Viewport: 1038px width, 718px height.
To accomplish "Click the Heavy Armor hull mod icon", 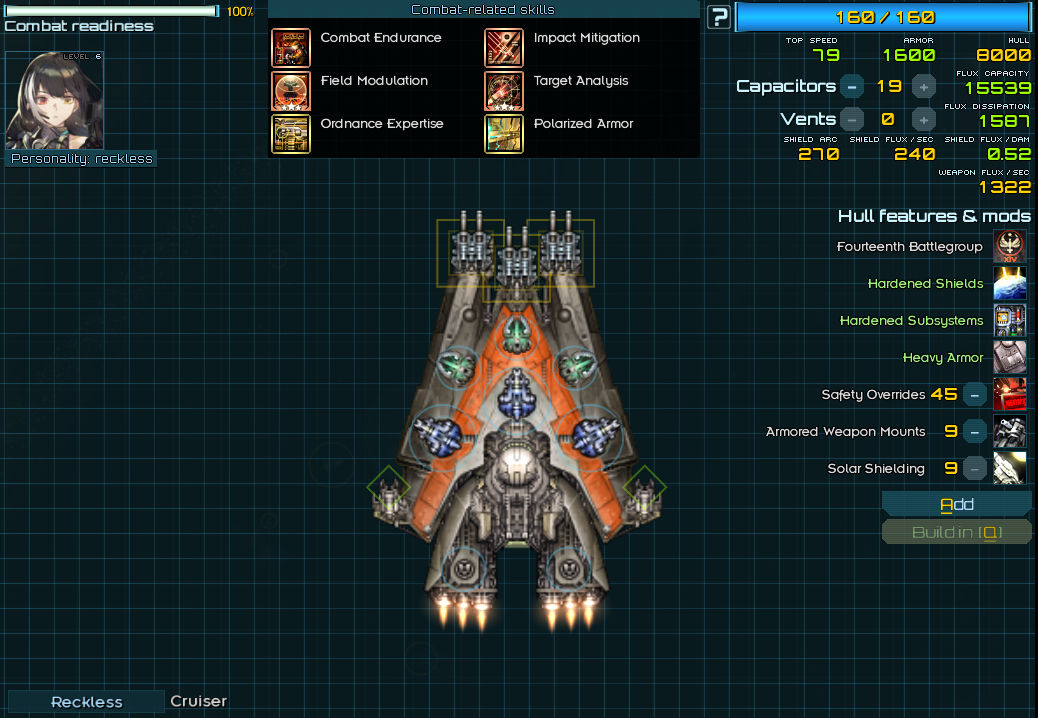I will click(x=1010, y=358).
